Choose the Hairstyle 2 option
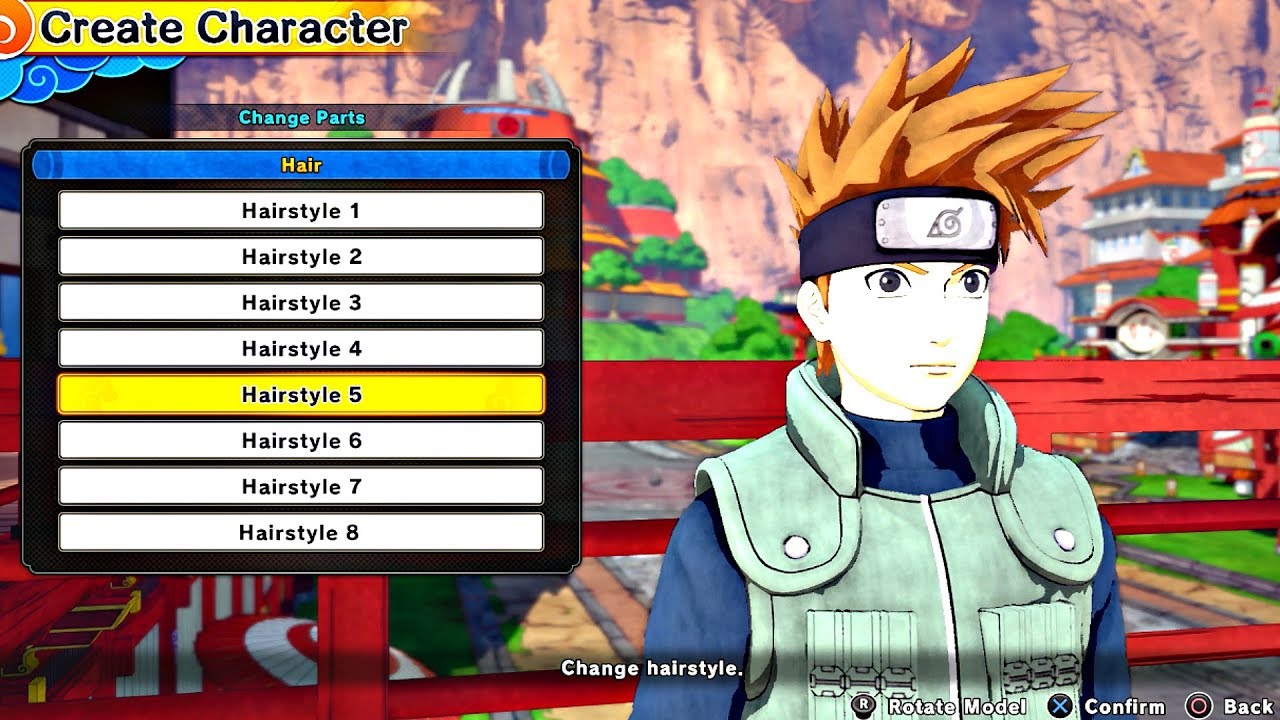Screen dimensions: 1280x720 301,257
